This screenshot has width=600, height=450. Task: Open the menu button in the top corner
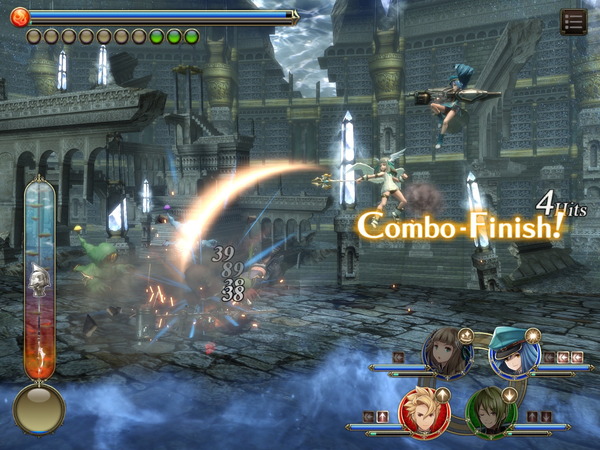coord(573,21)
